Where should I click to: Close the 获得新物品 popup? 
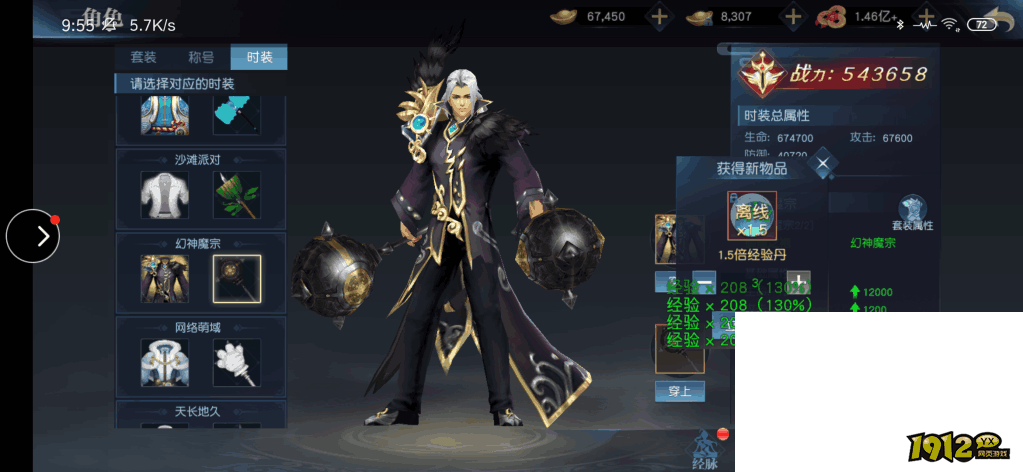click(822, 164)
